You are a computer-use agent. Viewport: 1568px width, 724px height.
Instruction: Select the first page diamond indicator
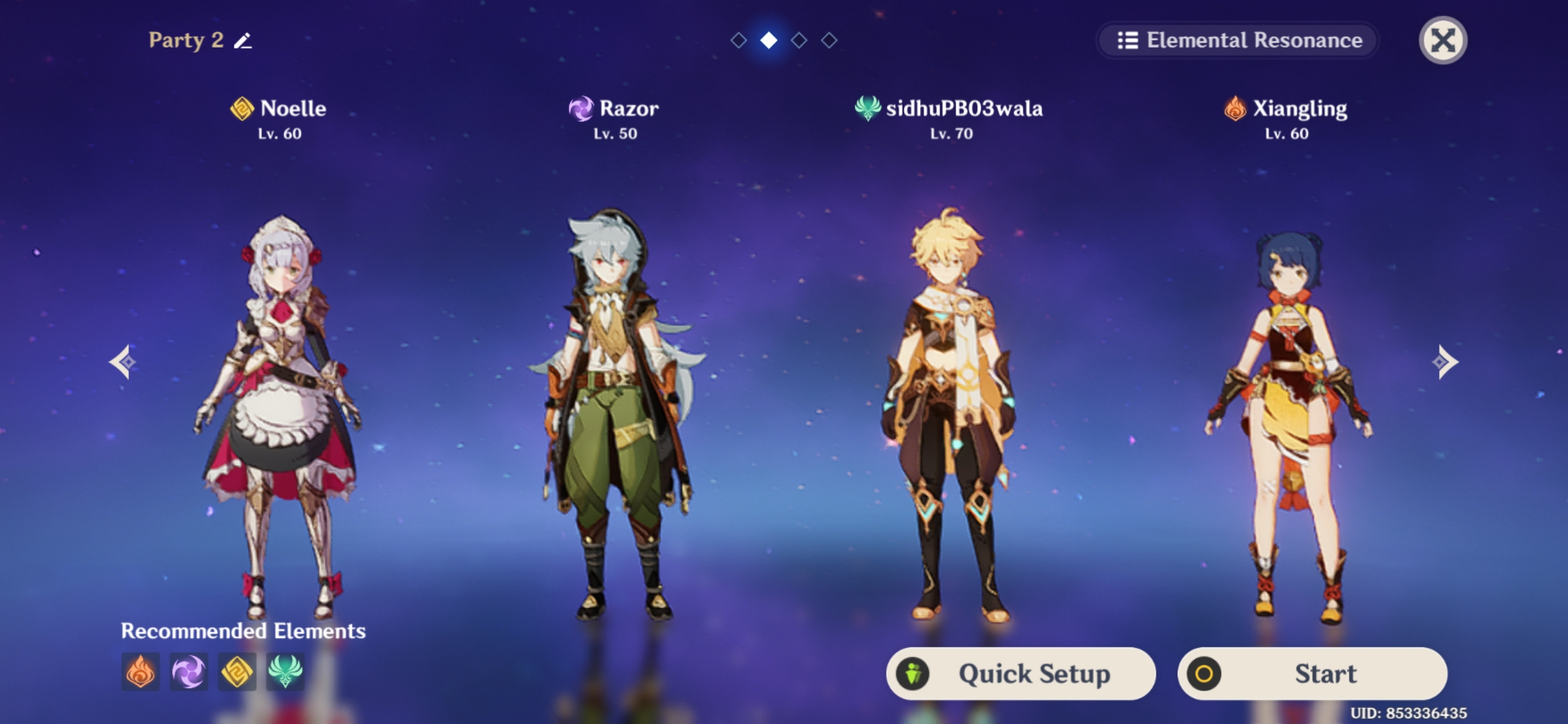[740, 40]
